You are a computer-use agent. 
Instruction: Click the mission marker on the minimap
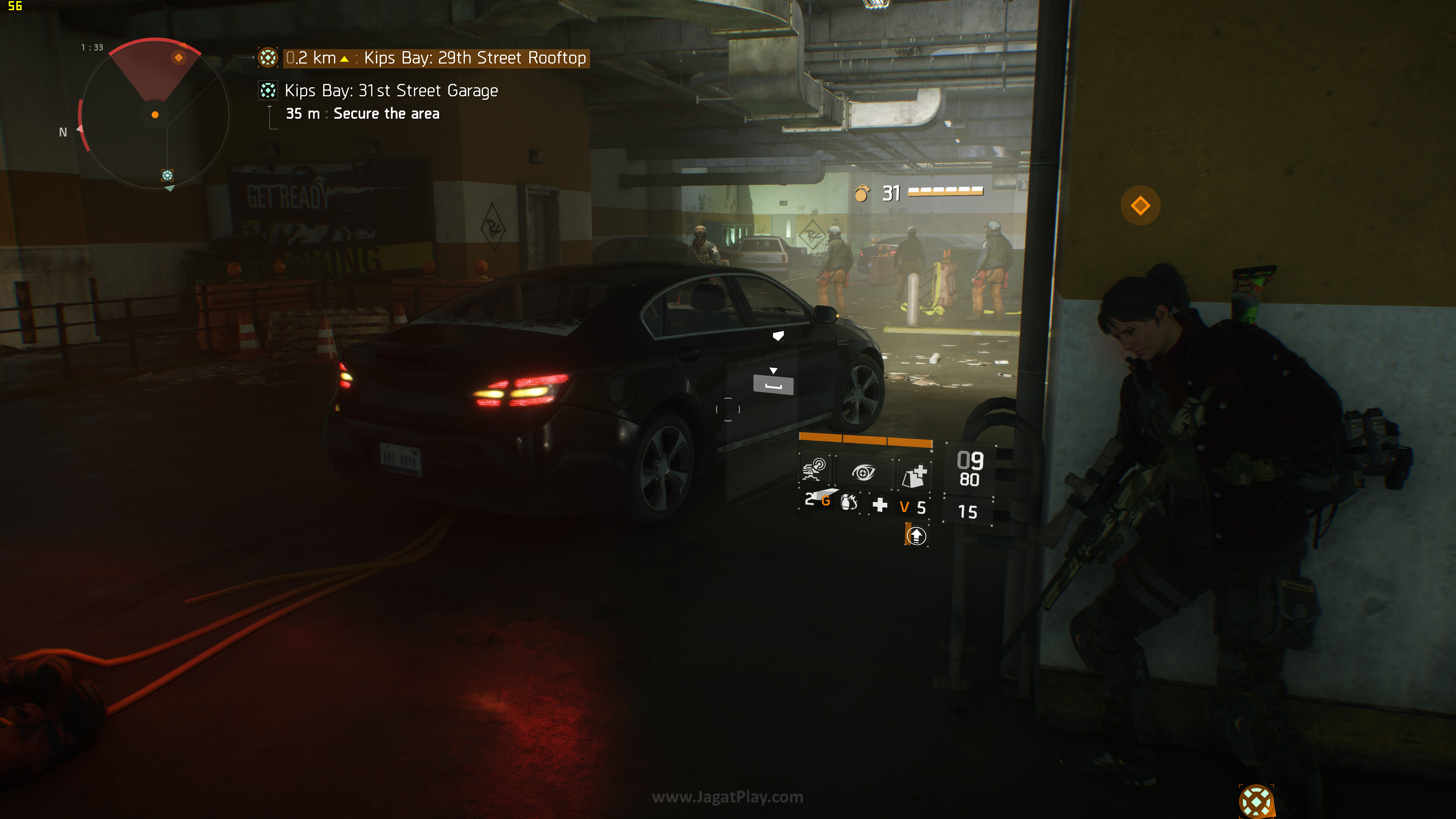point(167,175)
